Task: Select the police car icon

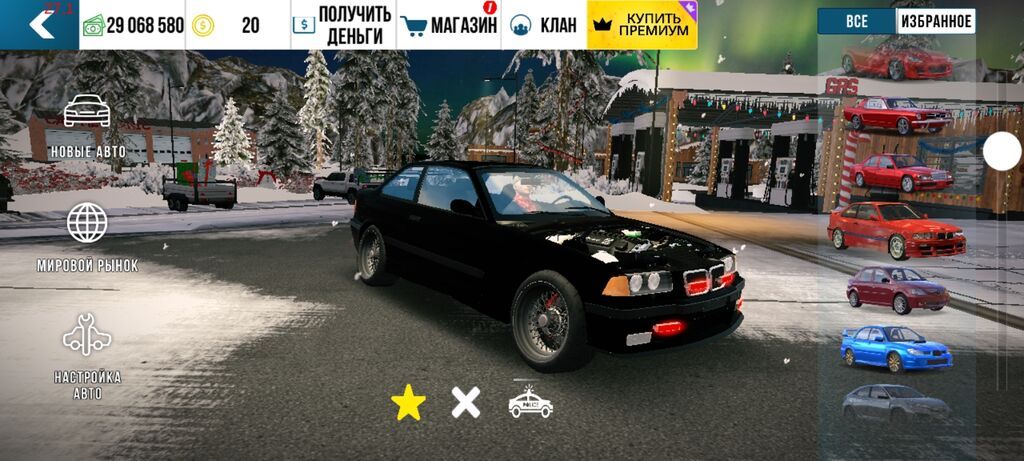Action: tap(530, 402)
